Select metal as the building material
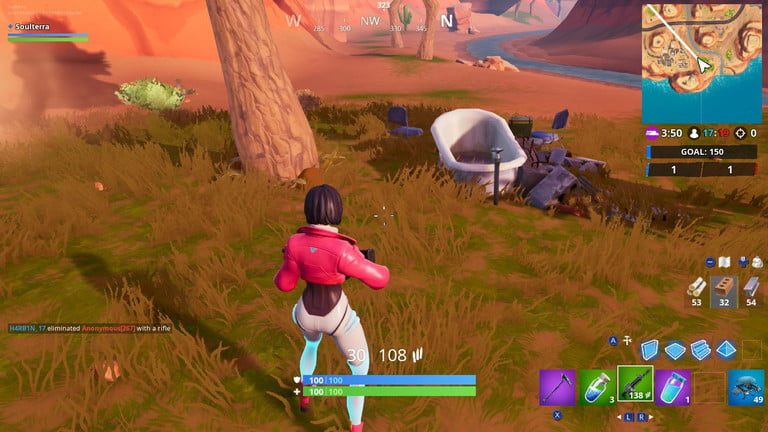The height and width of the screenshot is (432, 768). click(x=751, y=290)
